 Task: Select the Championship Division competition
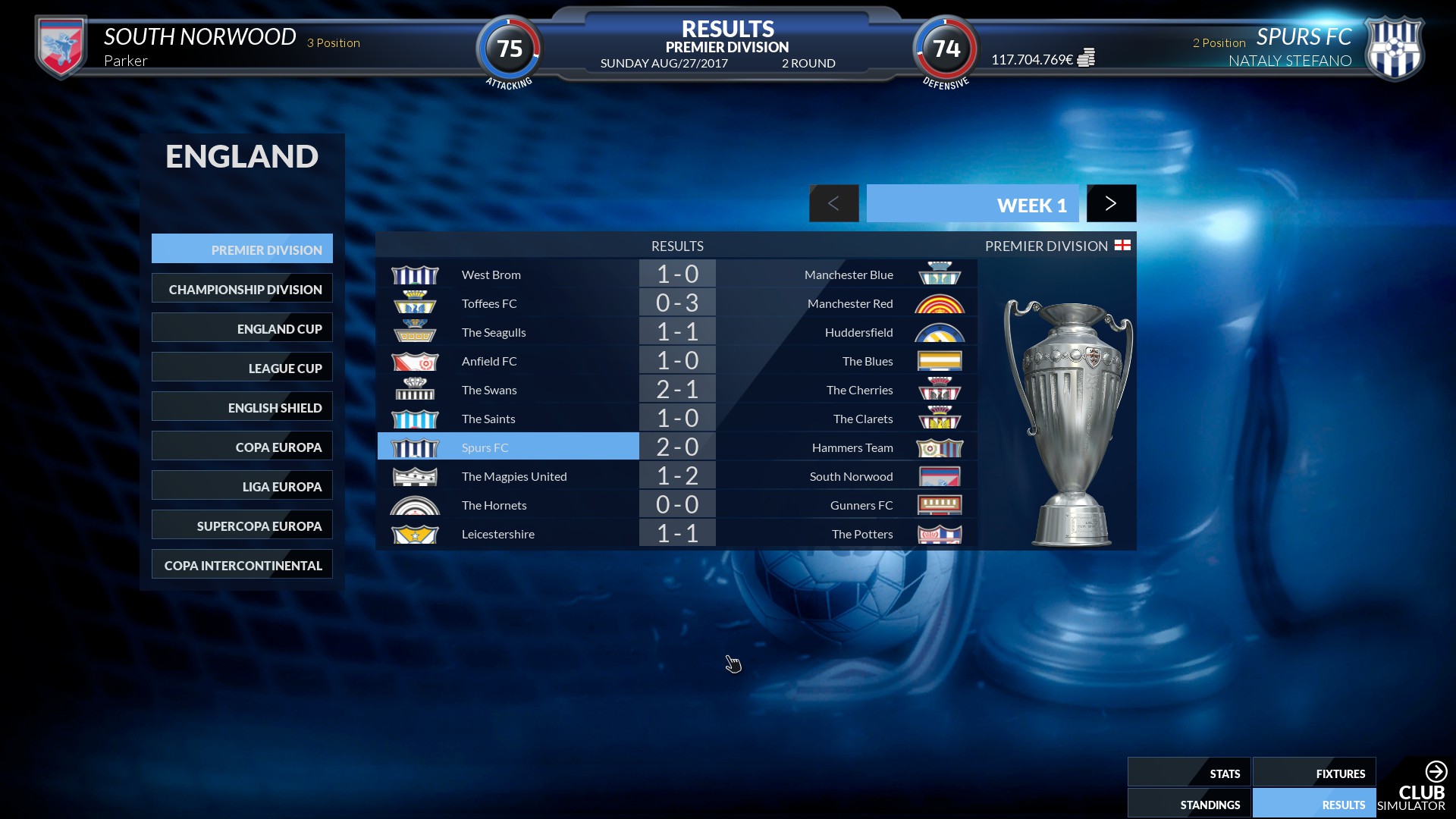click(x=242, y=288)
